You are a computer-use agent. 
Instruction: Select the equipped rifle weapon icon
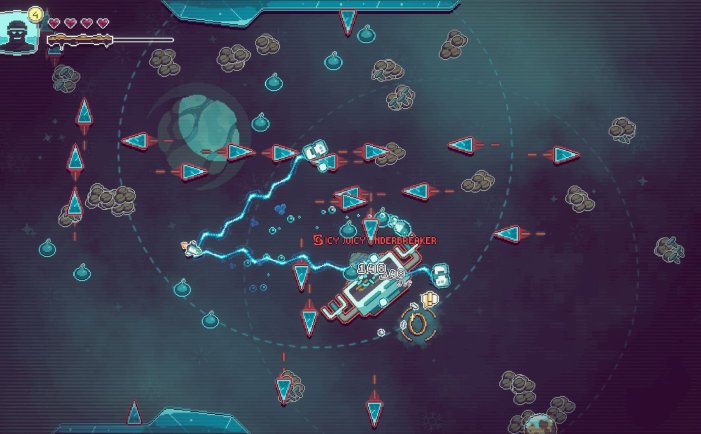point(79,40)
